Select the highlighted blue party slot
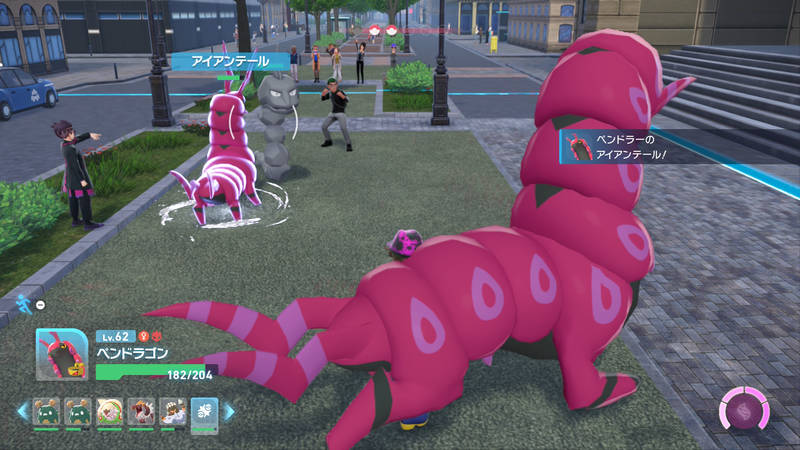Image resolution: width=800 pixels, height=450 pixels. pyautogui.click(x=204, y=412)
